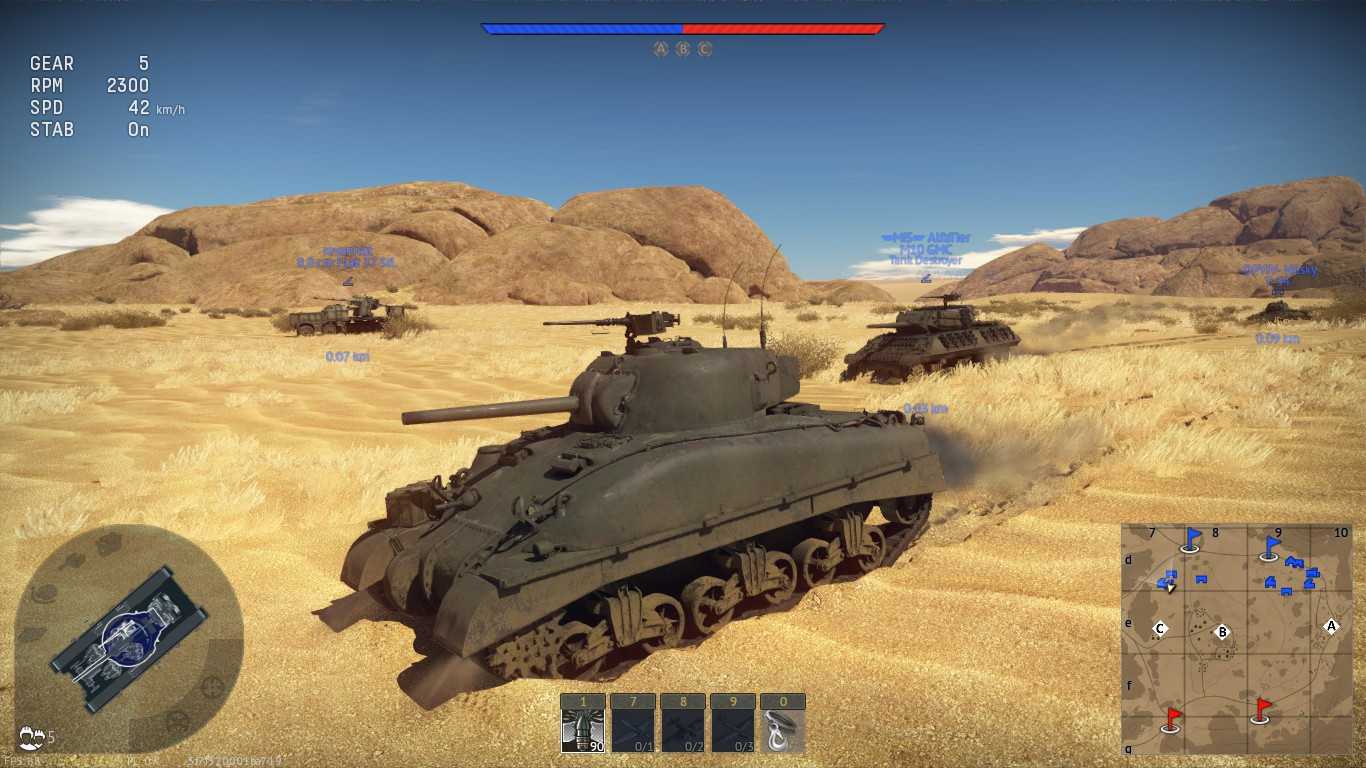Click capture point C on the minimap
Image resolution: width=1366 pixels, height=768 pixels.
point(1160,629)
